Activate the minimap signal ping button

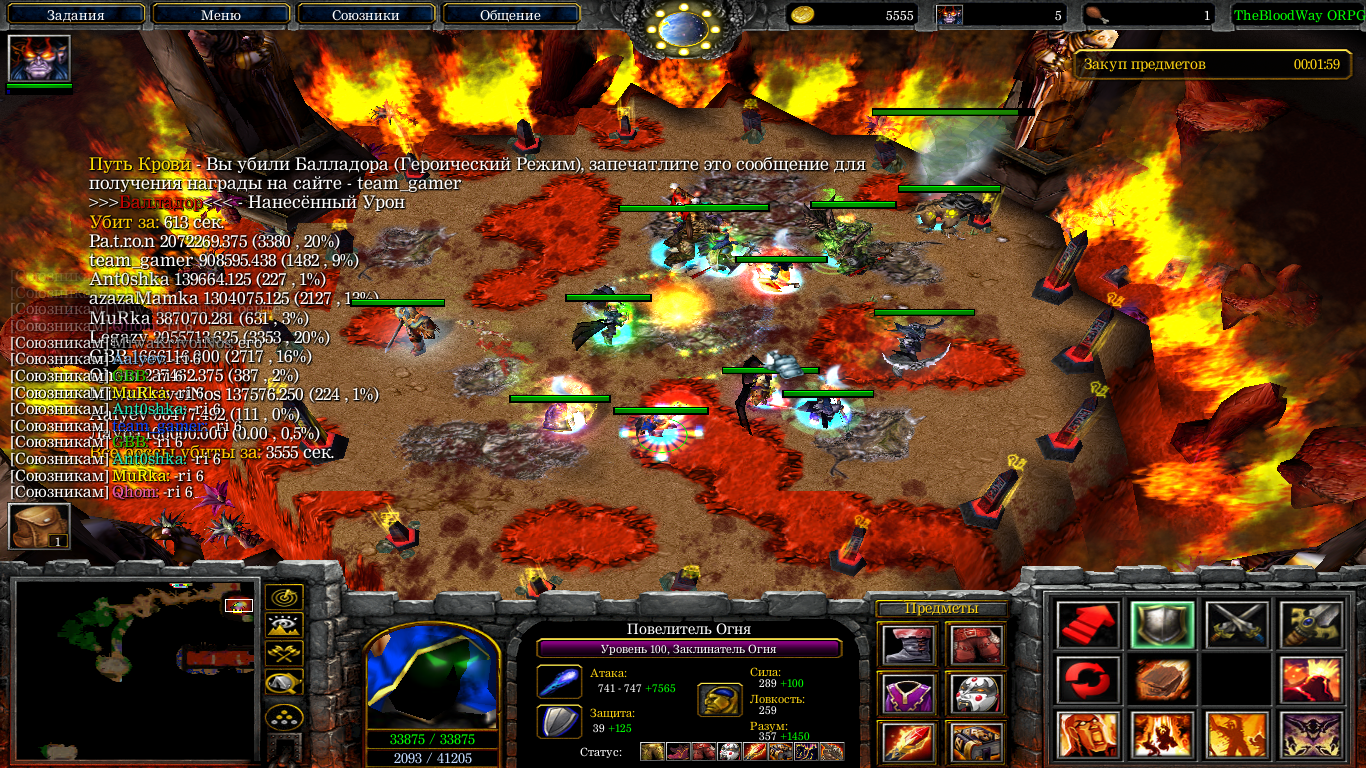(x=284, y=598)
